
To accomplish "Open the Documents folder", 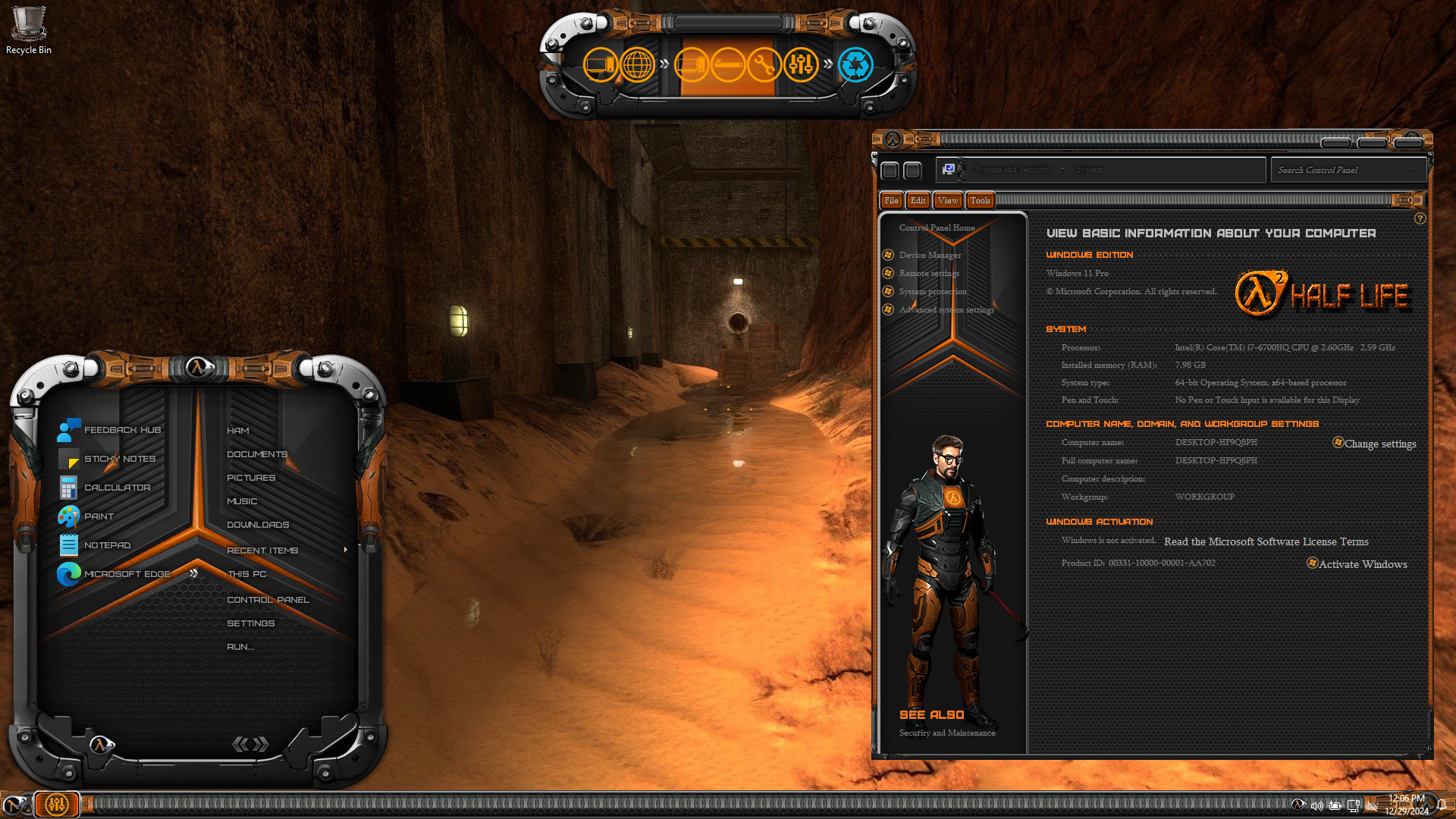I will (x=257, y=454).
